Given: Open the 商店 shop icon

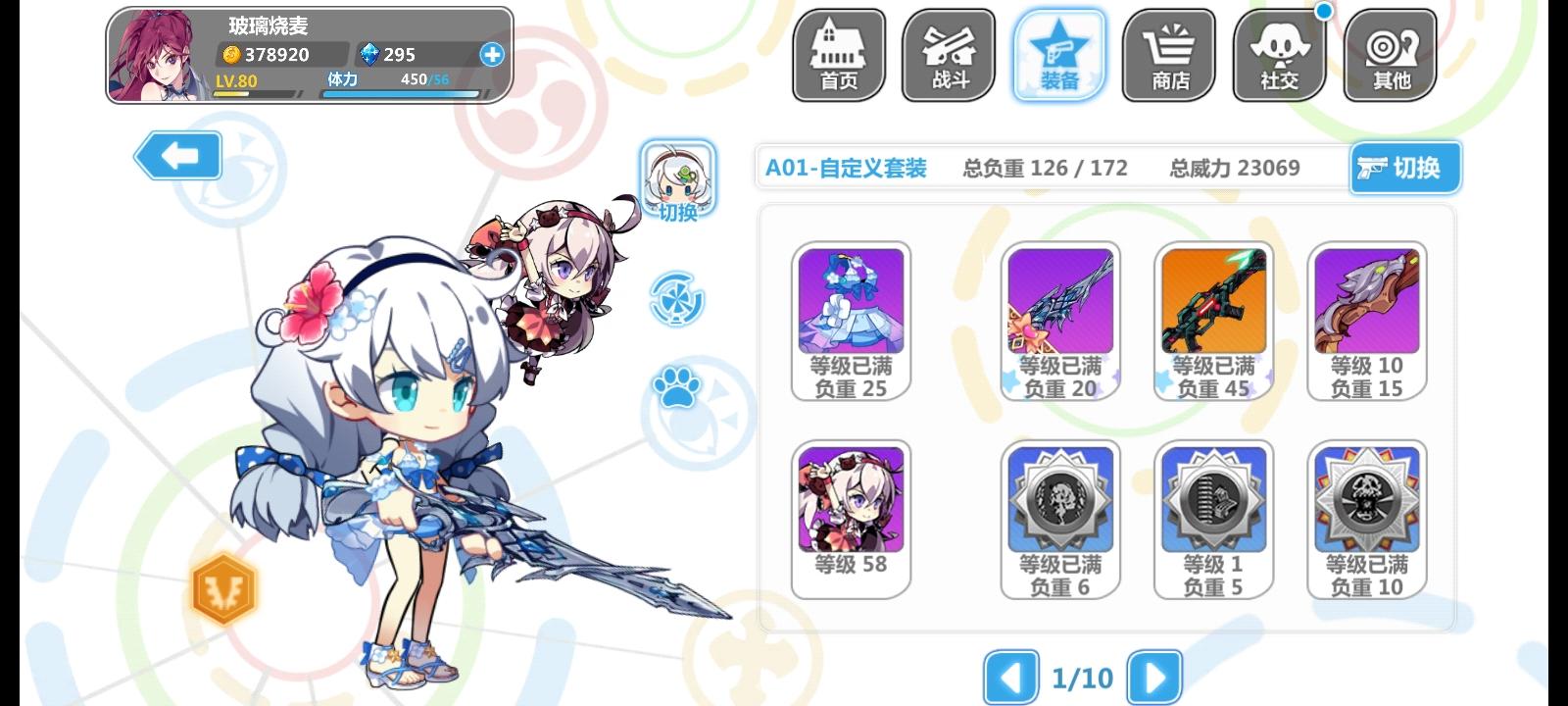Looking at the screenshot, I should (x=1168, y=54).
